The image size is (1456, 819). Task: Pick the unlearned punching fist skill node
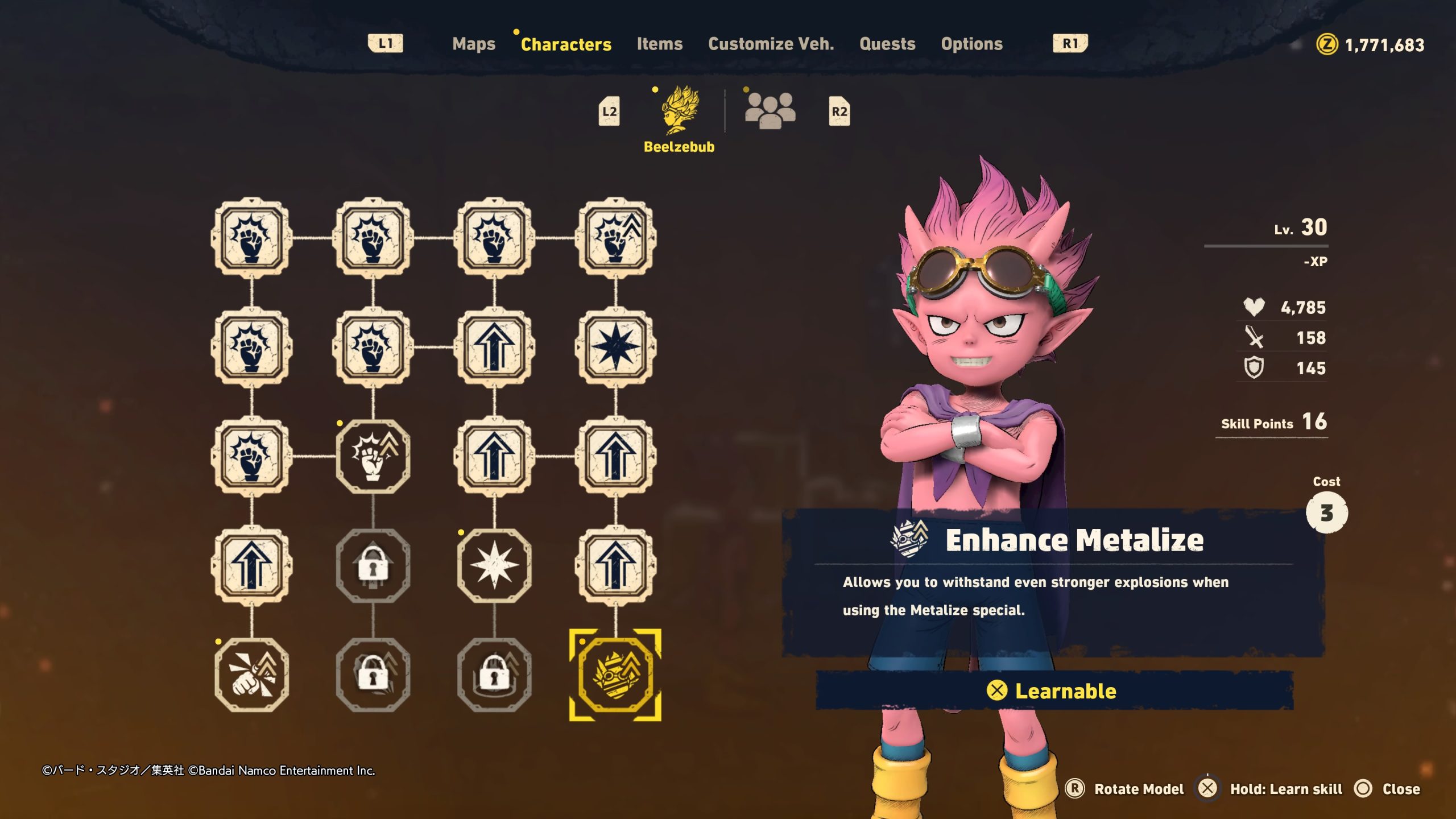click(x=251, y=675)
